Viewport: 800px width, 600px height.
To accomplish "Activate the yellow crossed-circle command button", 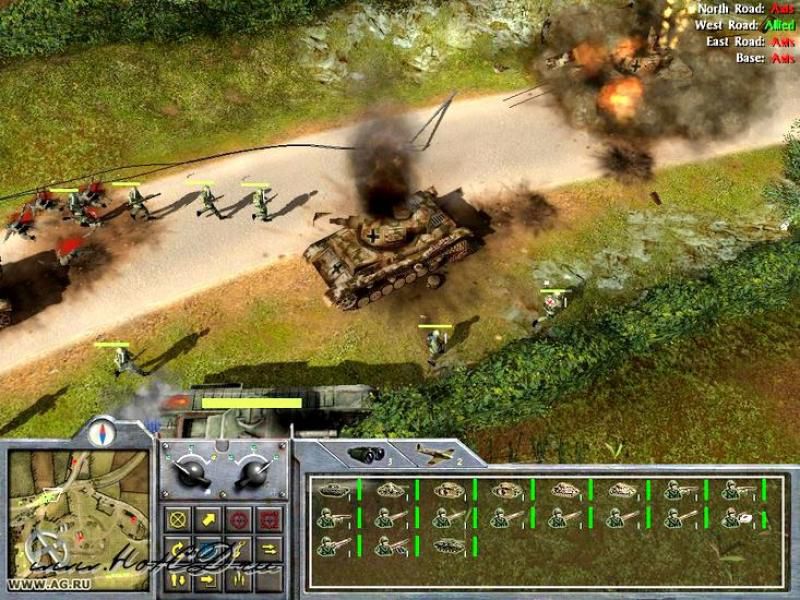I will [179, 519].
